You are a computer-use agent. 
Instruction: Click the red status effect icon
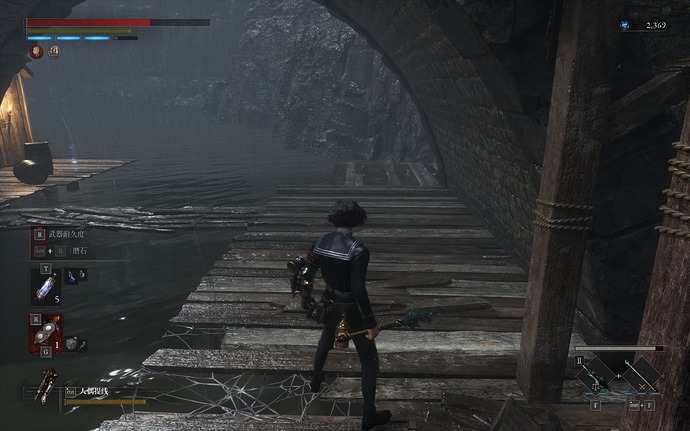tap(36, 52)
